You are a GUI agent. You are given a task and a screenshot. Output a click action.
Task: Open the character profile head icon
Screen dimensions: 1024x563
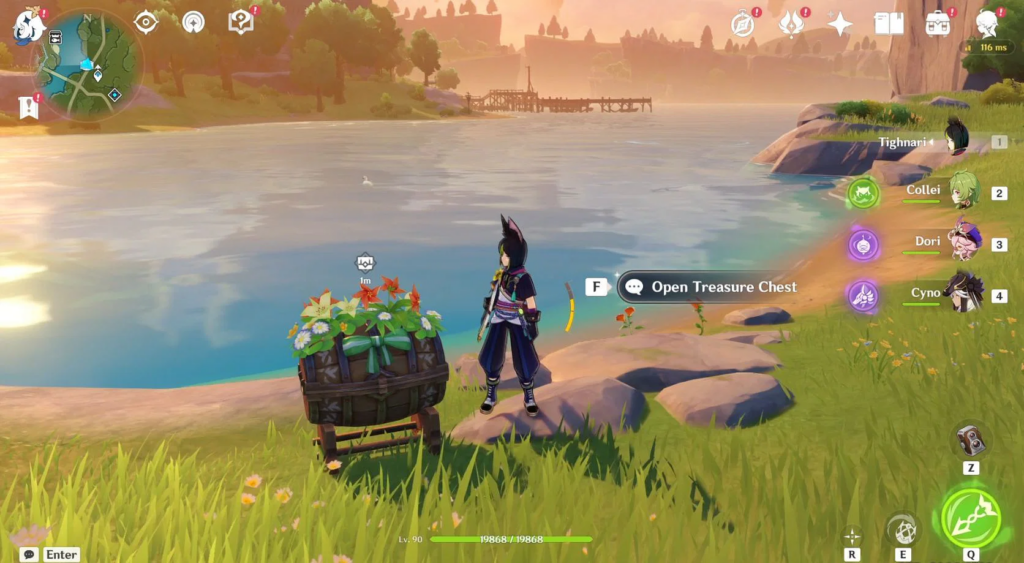(x=987, y=23)
